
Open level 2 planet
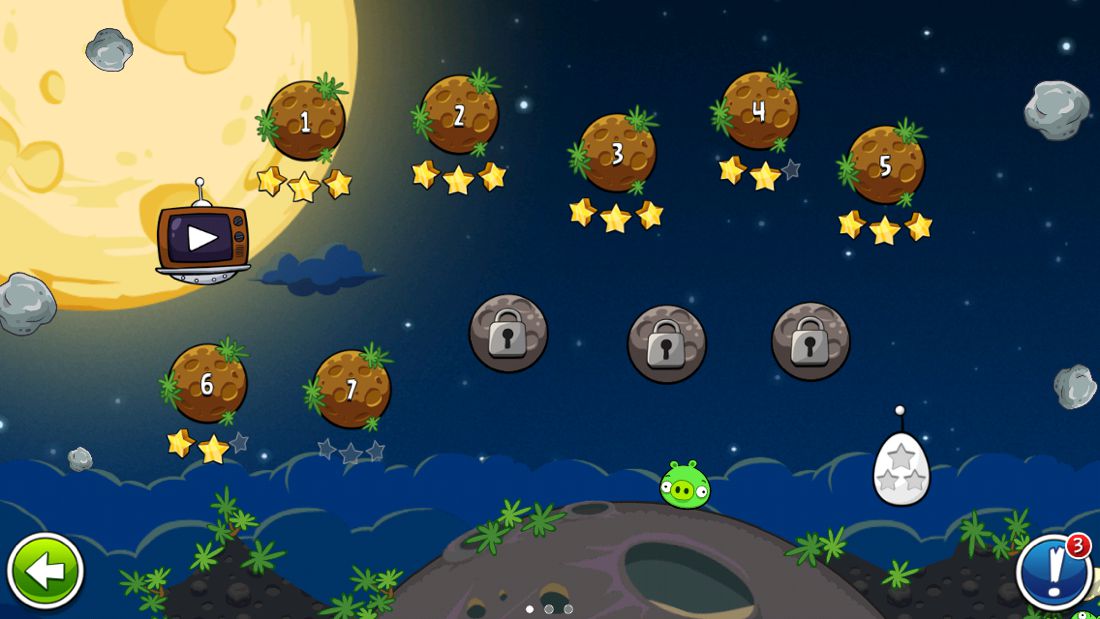459,115
